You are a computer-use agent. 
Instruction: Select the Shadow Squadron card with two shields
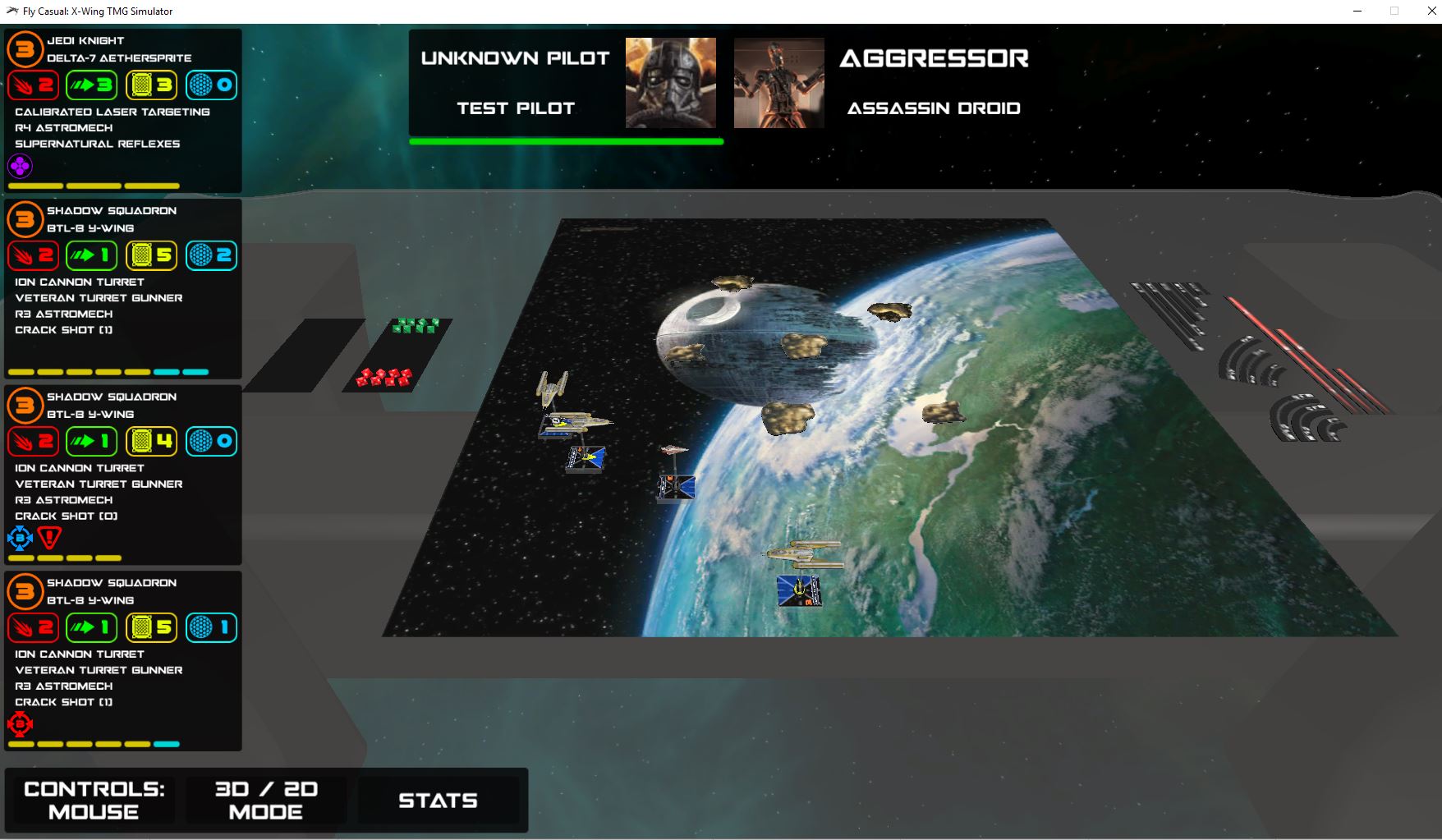(x=123, y=219)
